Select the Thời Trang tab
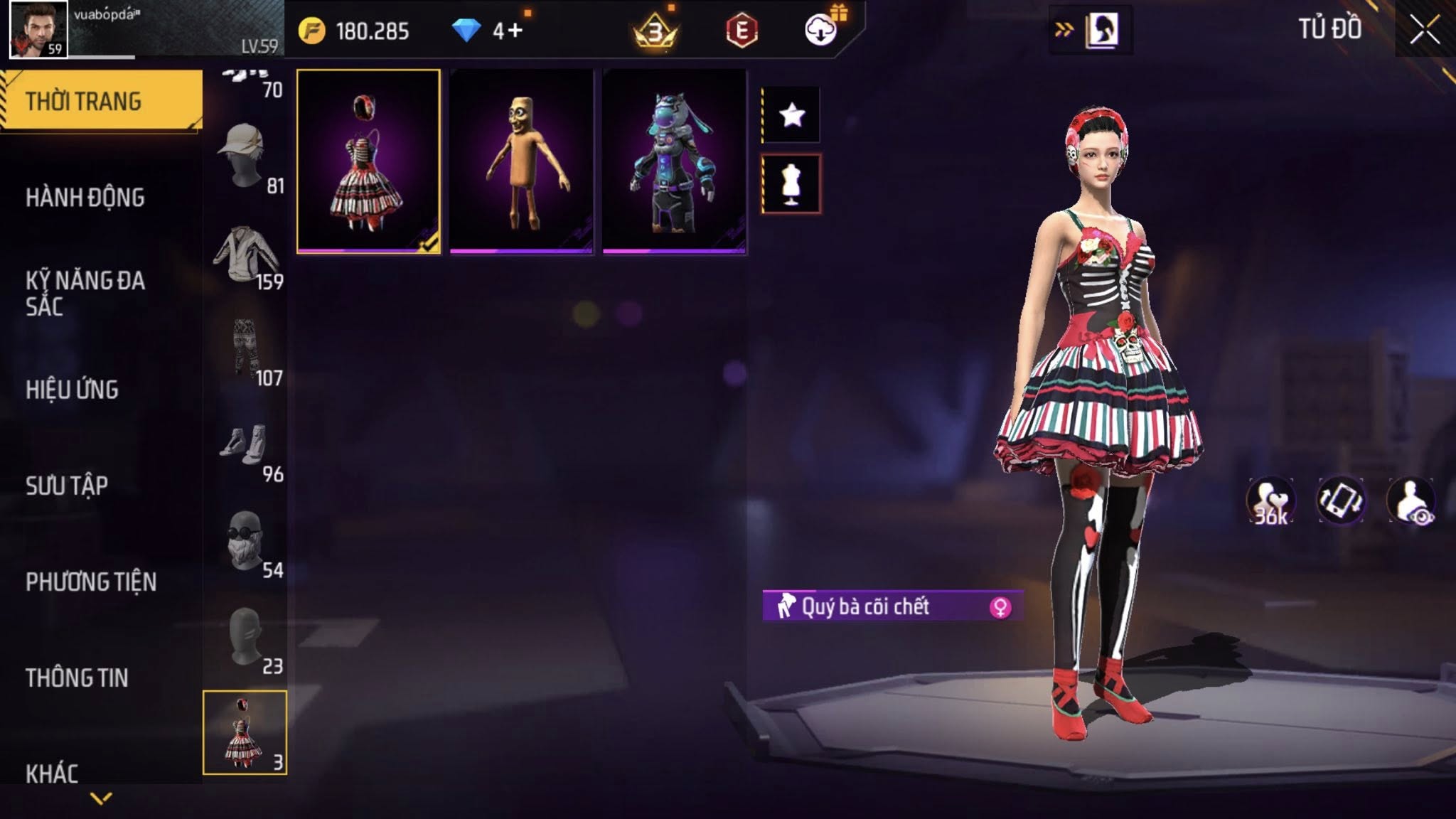 click(x=84, y=102)
